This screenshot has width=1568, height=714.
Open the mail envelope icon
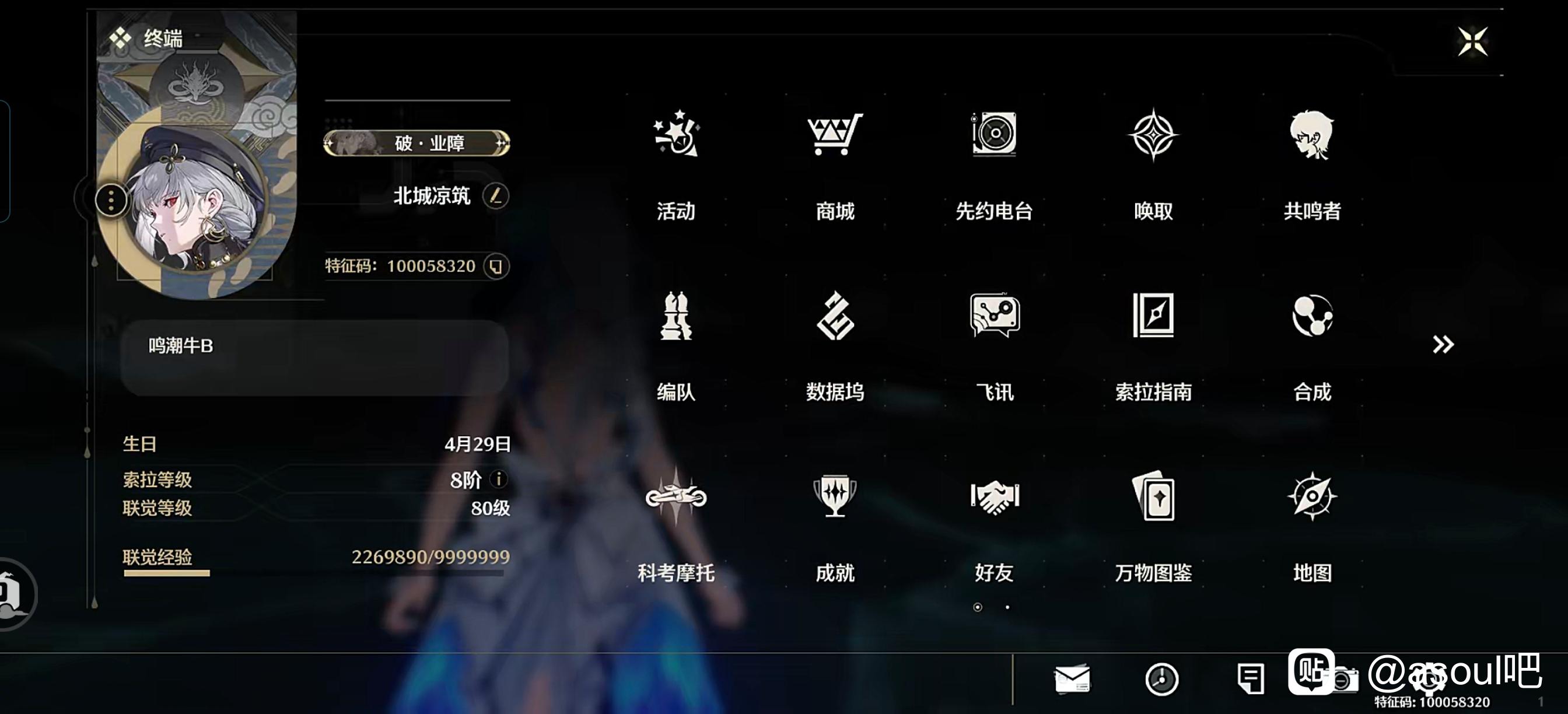click(1072, 678)
